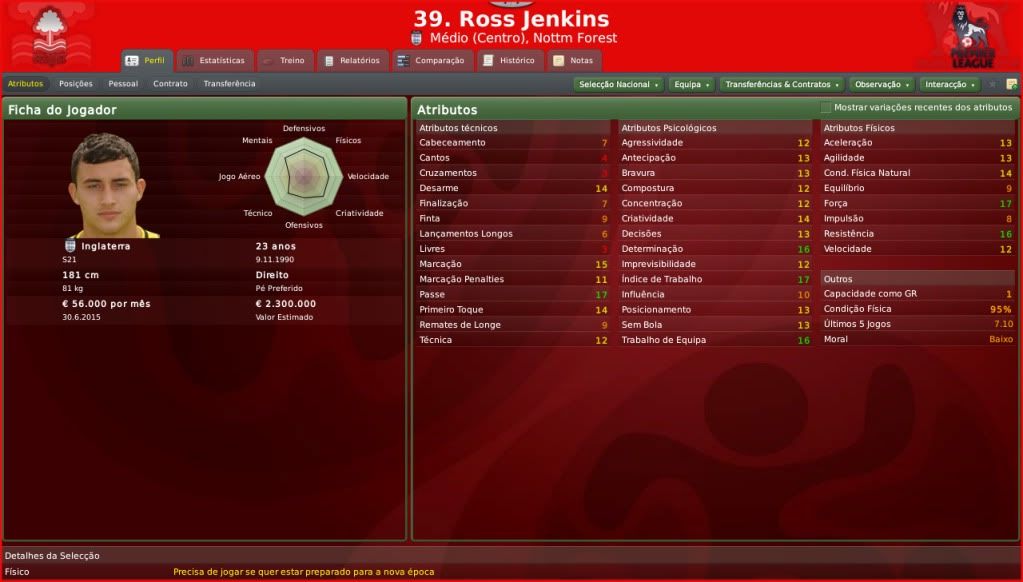Go to the Transferência sub-tab
The width and height of the screenshot is (1023, 582).
[229, 84]
